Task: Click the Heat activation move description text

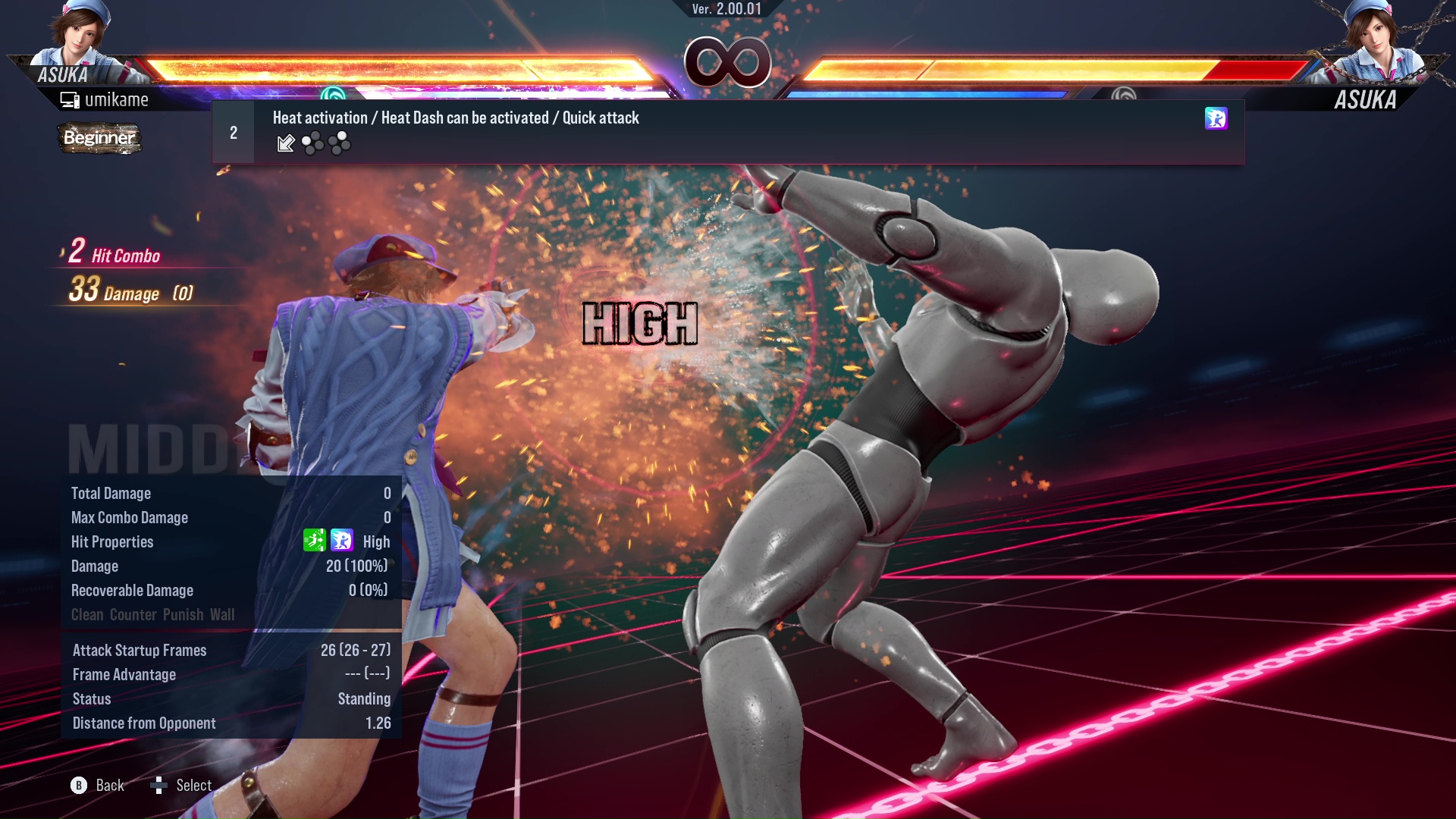Action: coord(455,118)
